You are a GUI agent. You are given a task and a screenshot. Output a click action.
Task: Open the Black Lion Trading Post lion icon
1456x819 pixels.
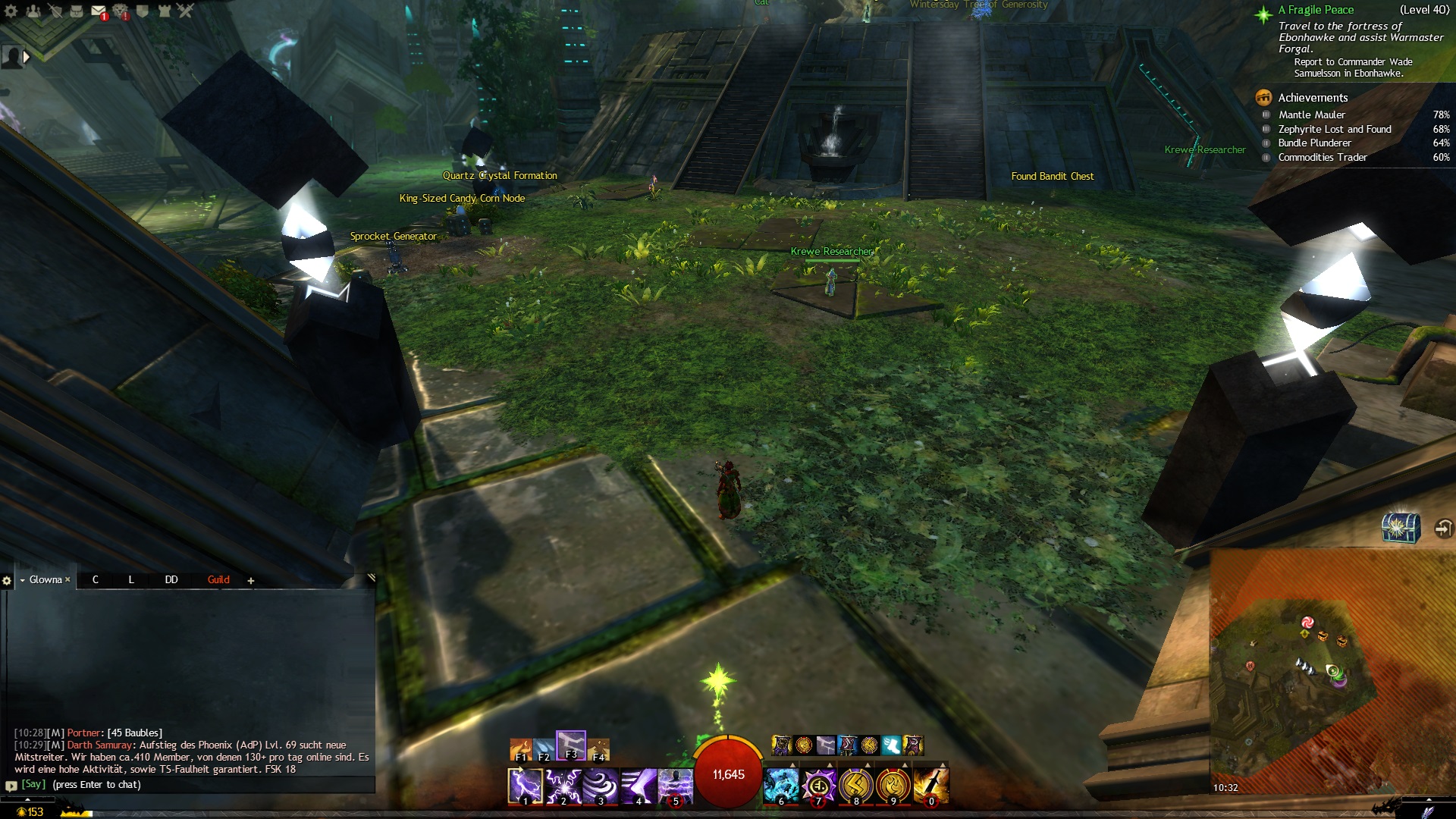tap(121, 11)
